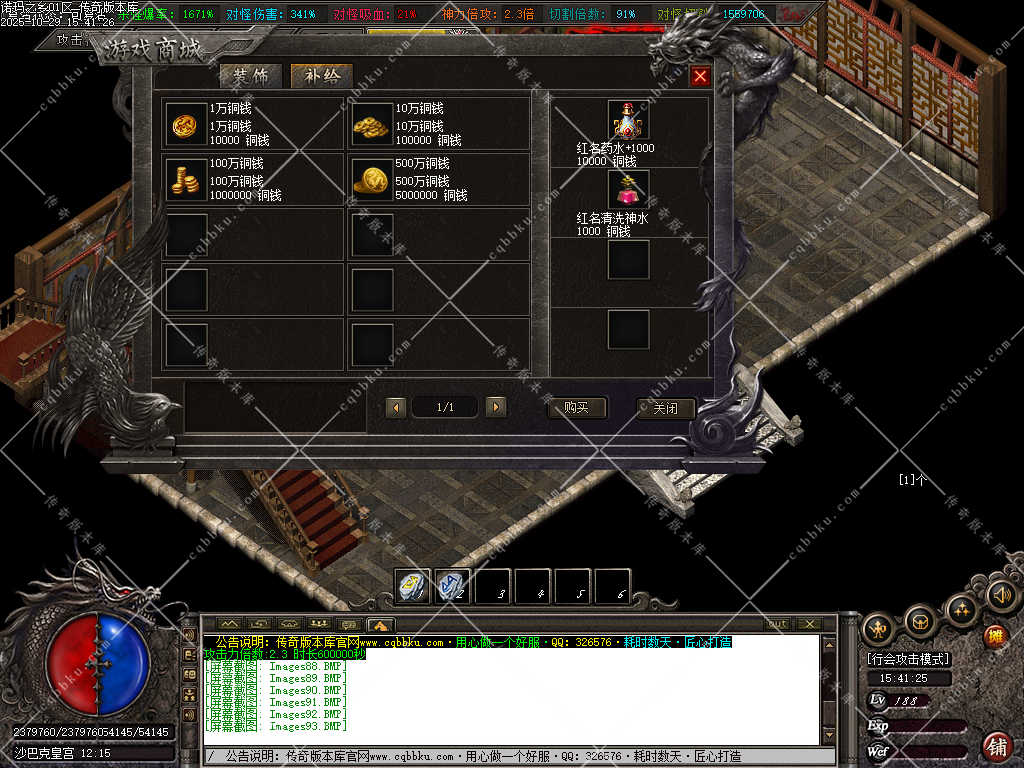Click the 关闭 close button
1024x768 pixels.
(665, 408)
